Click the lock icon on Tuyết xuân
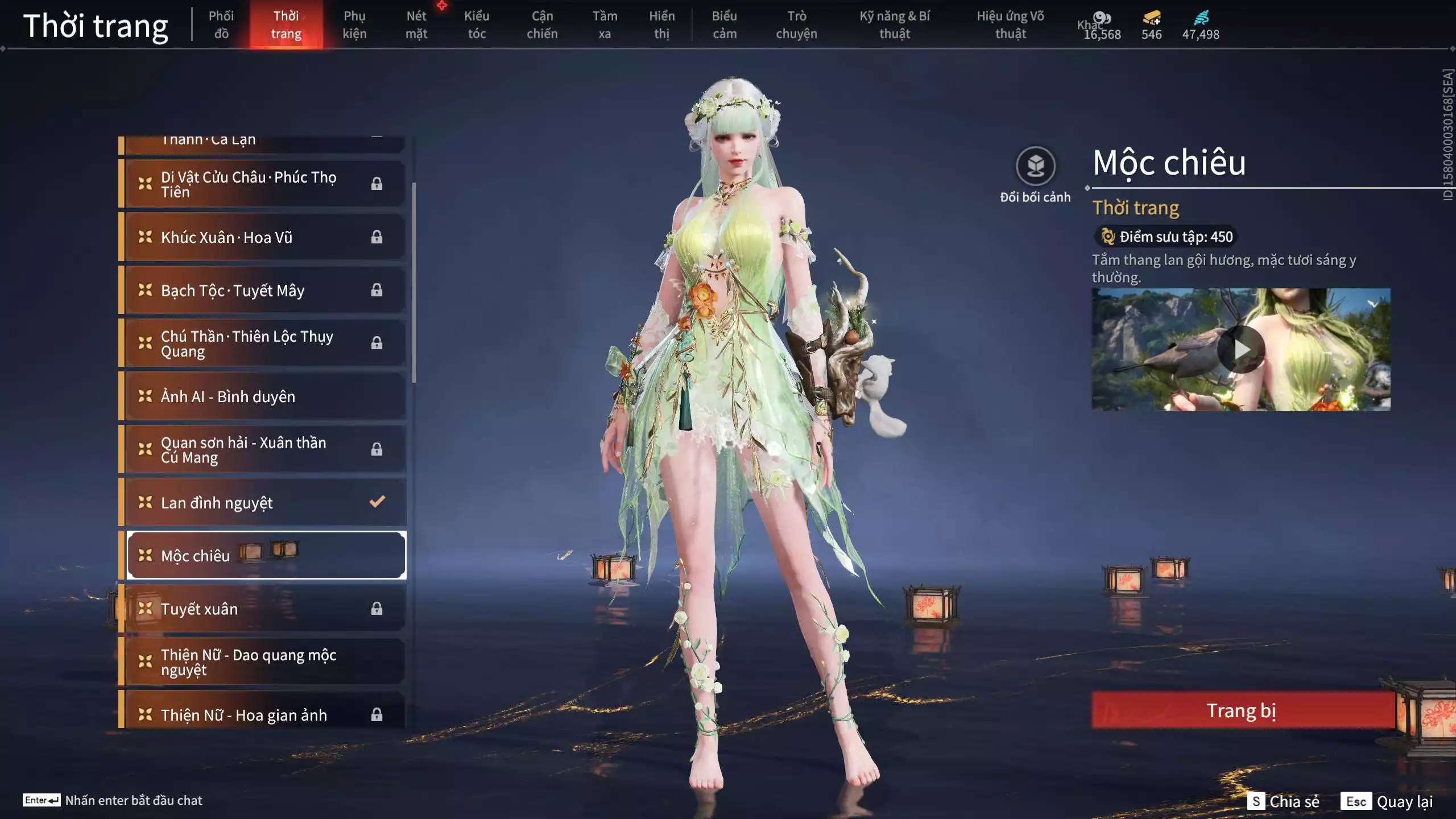1456x819 pixels. tap(376, 608)
